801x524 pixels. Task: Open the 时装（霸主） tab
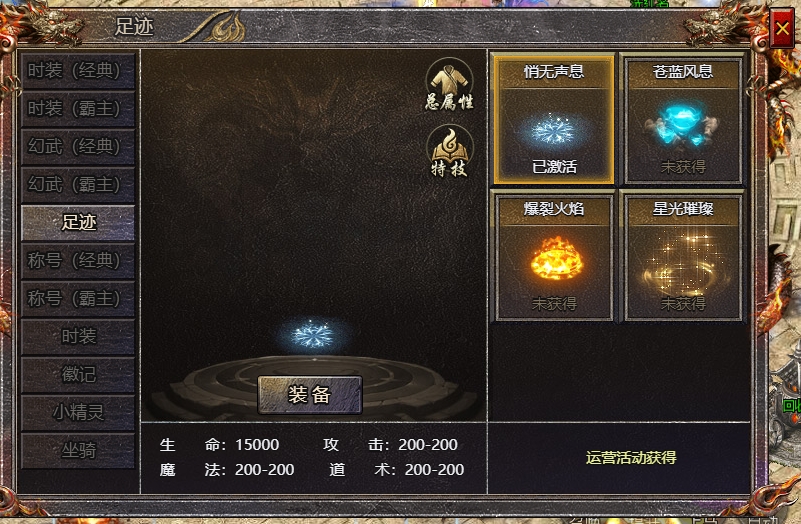[x=75, y=109]
